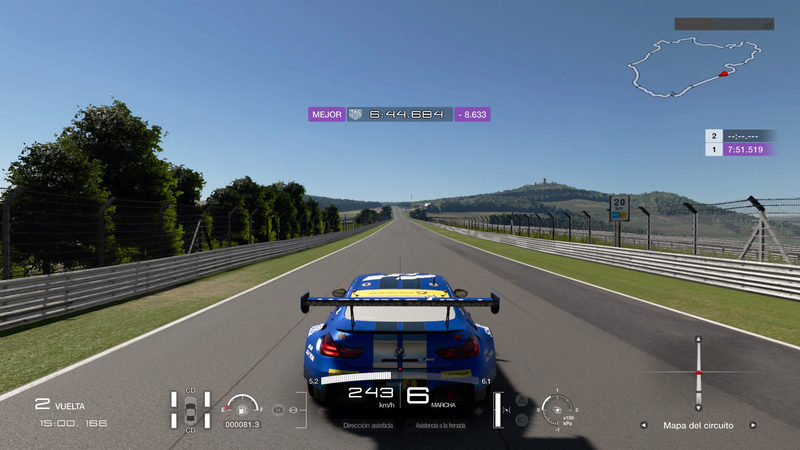Image resolution: width=800 pixels, height=450 pixels.
Task: Click the kPa boost pressure dial
Action: tap(556, 409)
